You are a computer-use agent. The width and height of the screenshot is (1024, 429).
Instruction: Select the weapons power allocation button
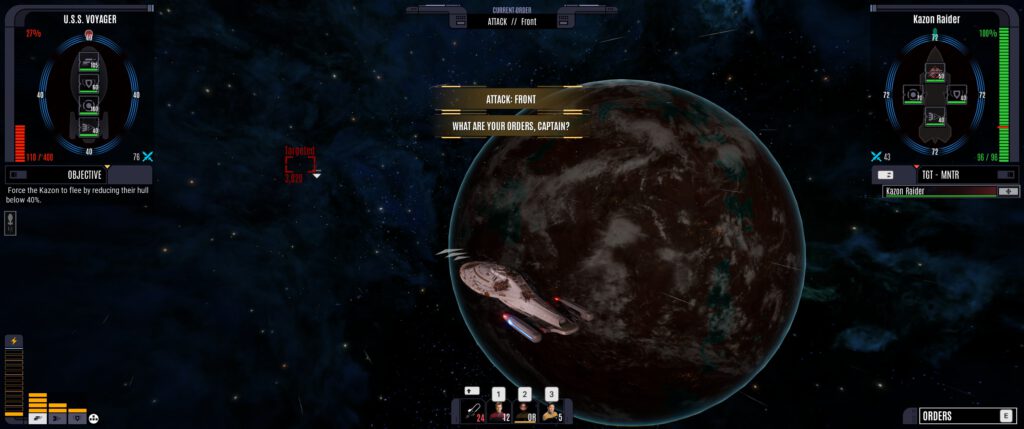coord(37,418)
